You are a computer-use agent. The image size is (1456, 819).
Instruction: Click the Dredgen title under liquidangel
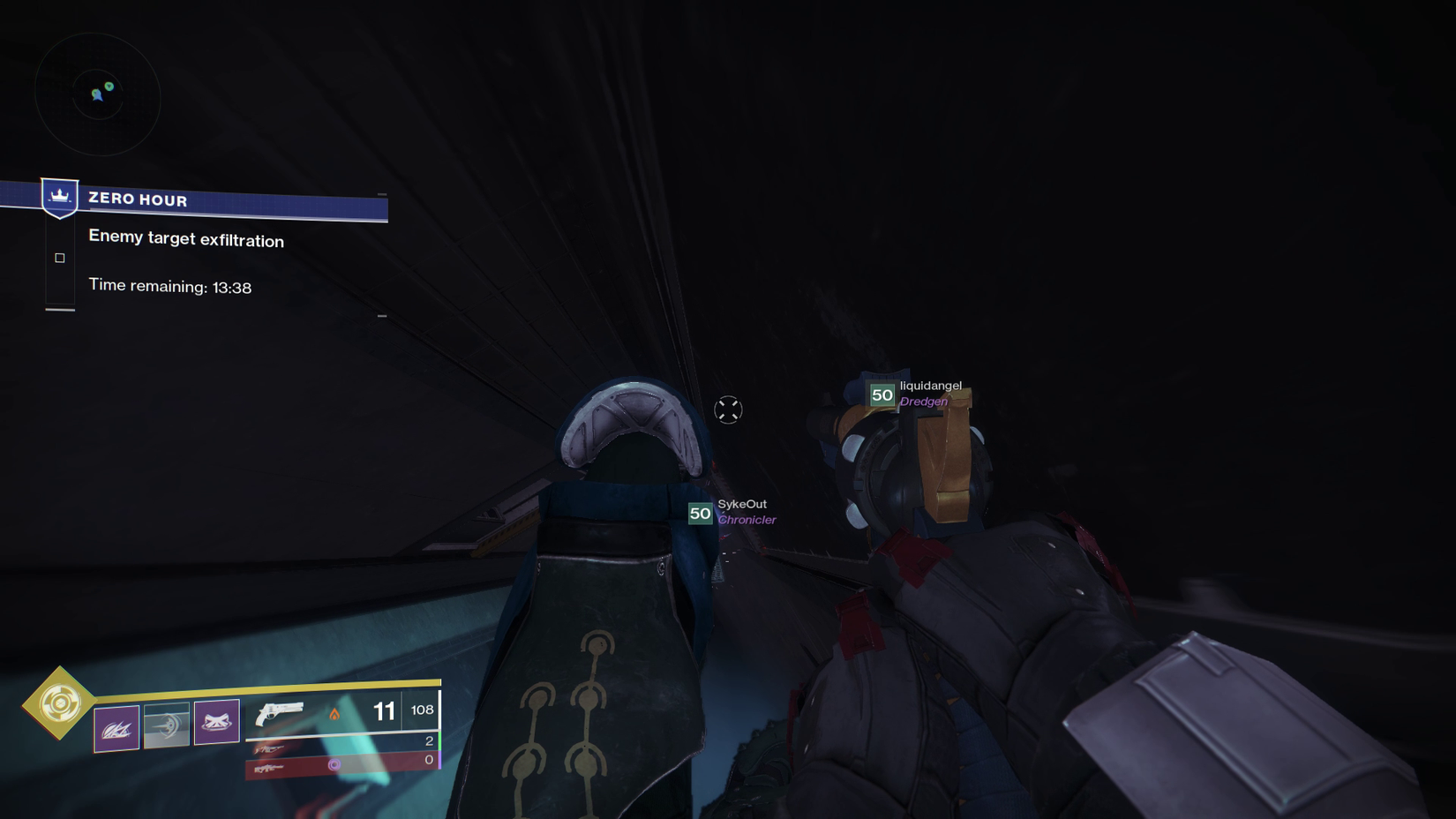pyautogui.click(x=923, y=402)
